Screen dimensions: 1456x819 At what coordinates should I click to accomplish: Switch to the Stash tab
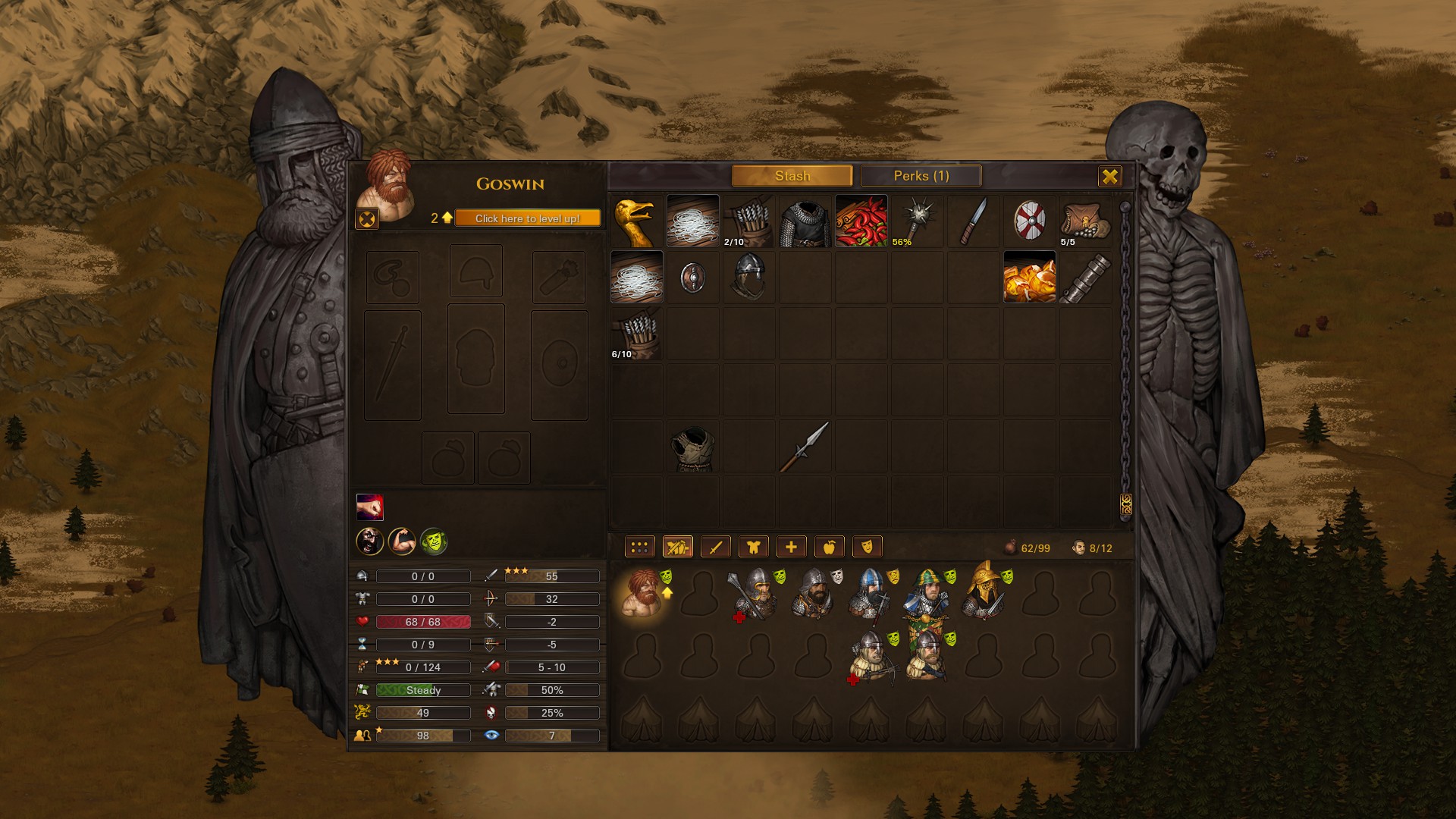tap(792, 175)
